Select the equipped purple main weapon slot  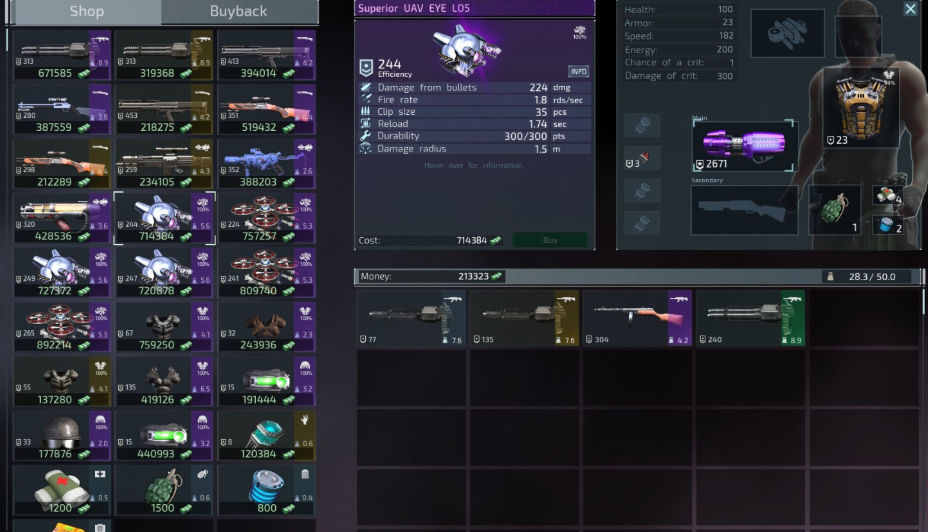point(743,146)
